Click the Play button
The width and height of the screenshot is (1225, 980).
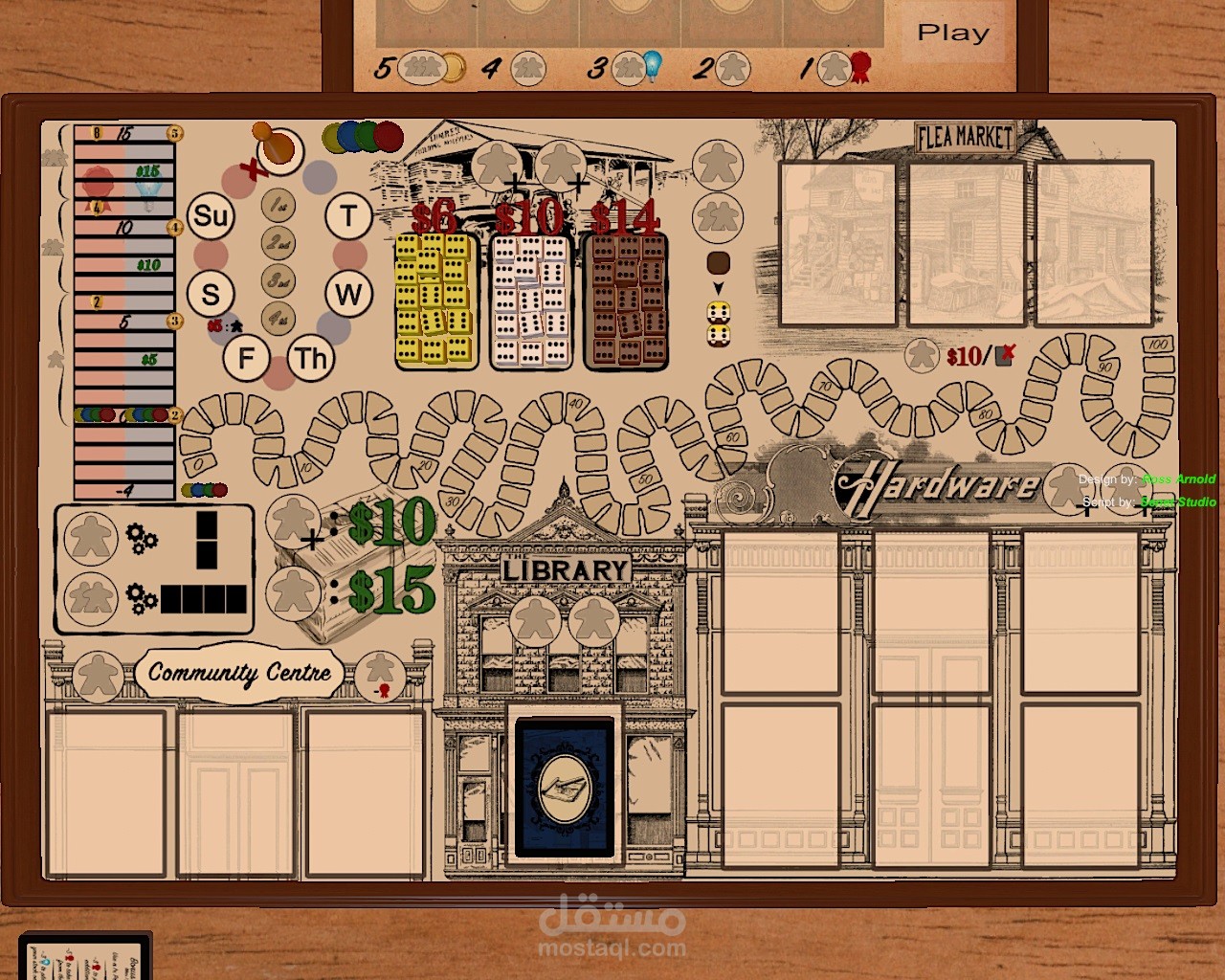click(x=953, y=33)
